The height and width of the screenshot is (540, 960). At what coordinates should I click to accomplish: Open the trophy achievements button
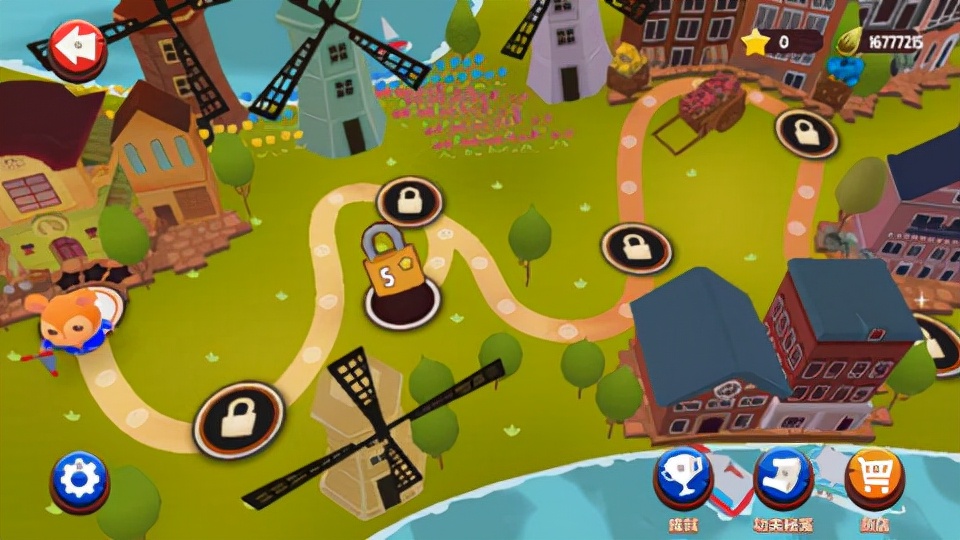pos(683,476)
